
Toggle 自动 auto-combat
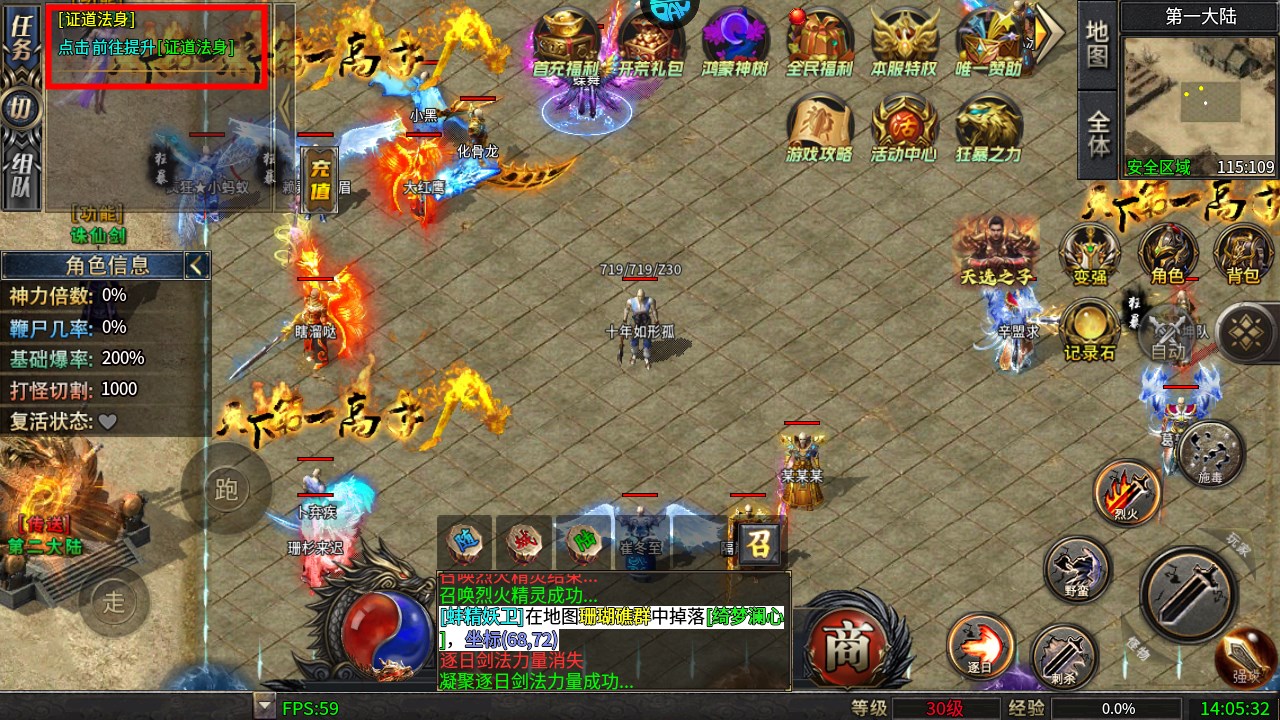click(1168, 338)
